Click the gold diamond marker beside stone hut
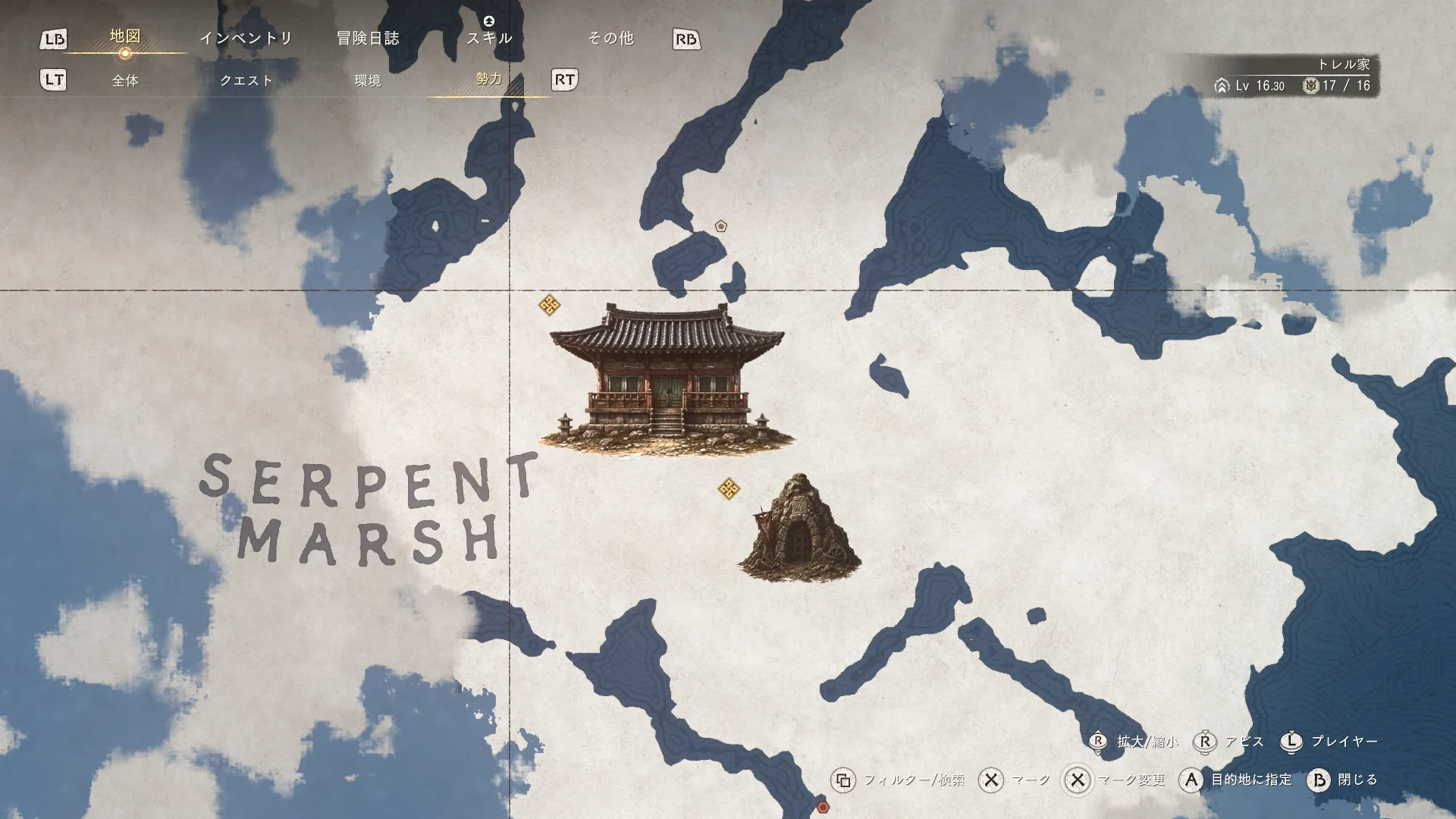Screen dimensions: 1456x819 click(x=729, y=489)
